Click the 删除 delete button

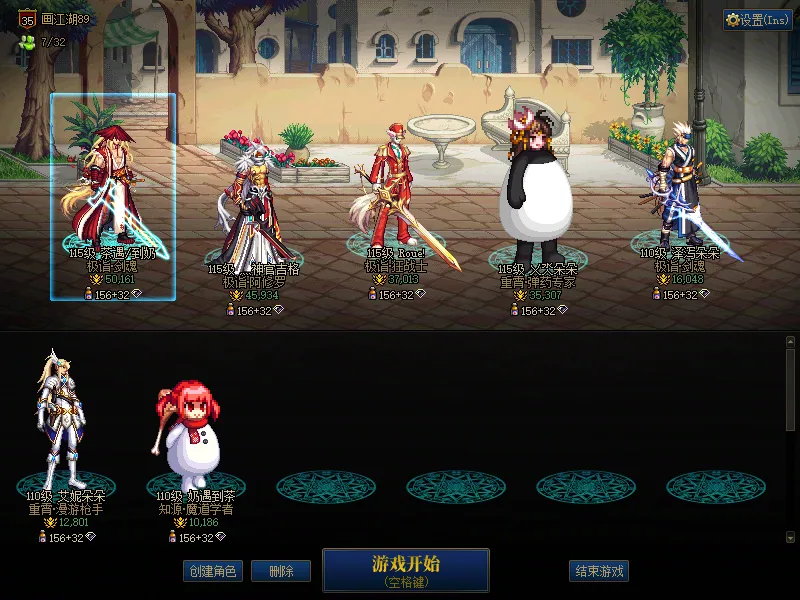280,572
